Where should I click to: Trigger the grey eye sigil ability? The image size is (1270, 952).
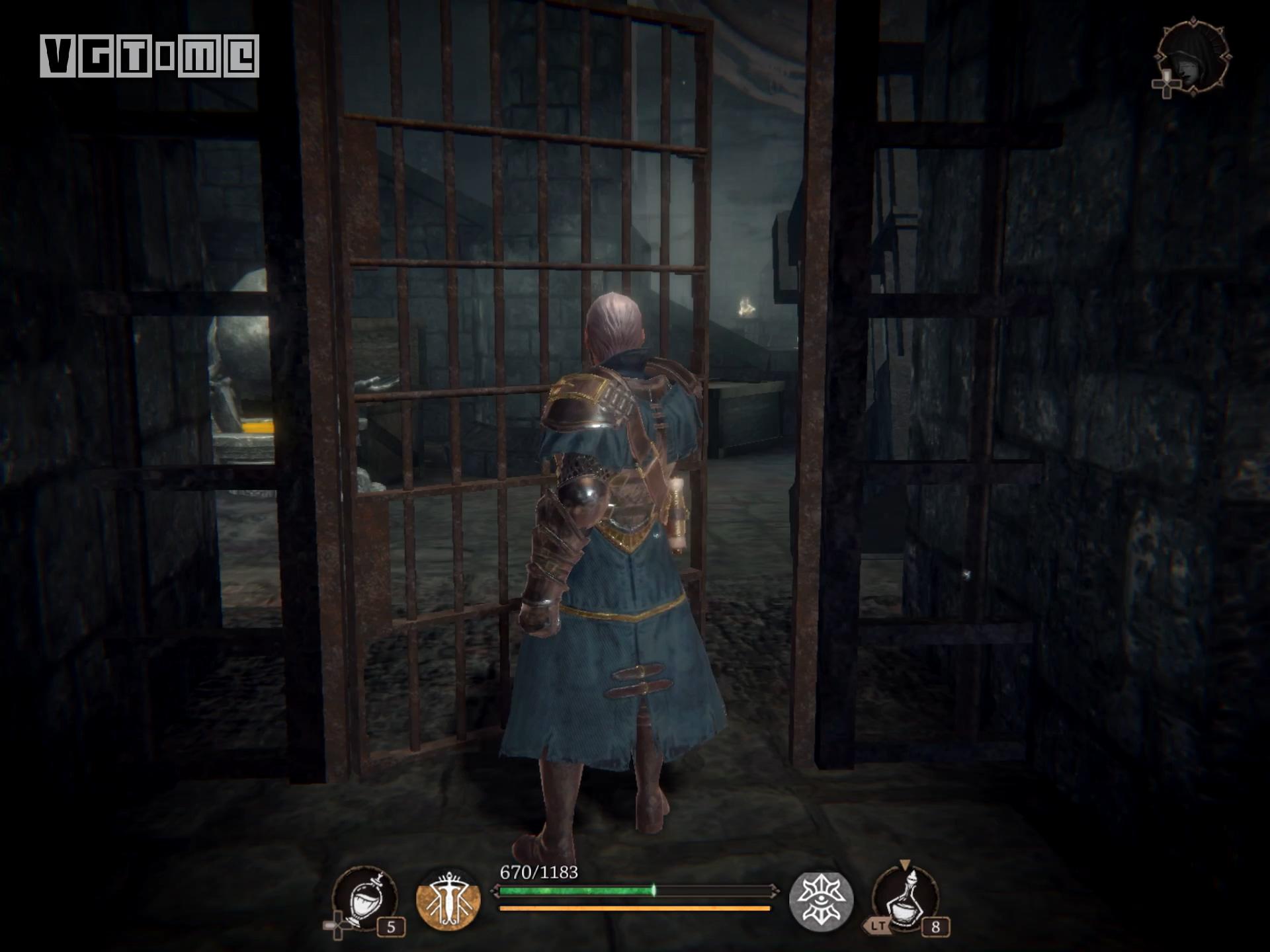click(x=821, y=900)
